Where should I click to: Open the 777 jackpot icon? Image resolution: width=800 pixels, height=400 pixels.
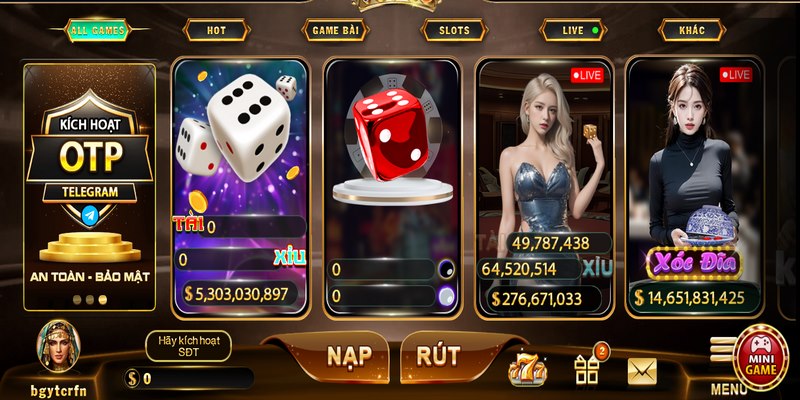point(527,371)
